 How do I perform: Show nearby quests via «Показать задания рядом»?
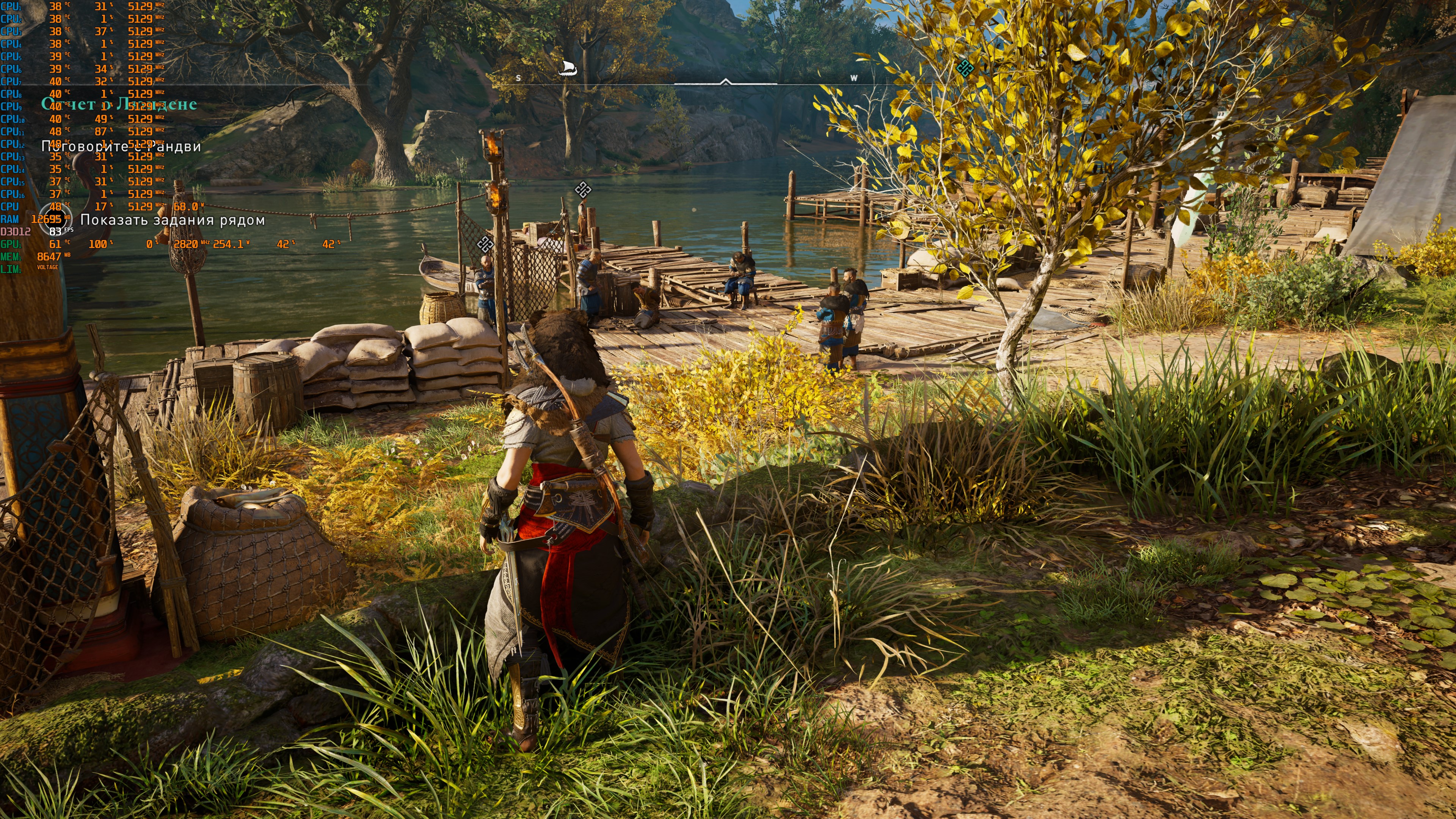(173, 220)
